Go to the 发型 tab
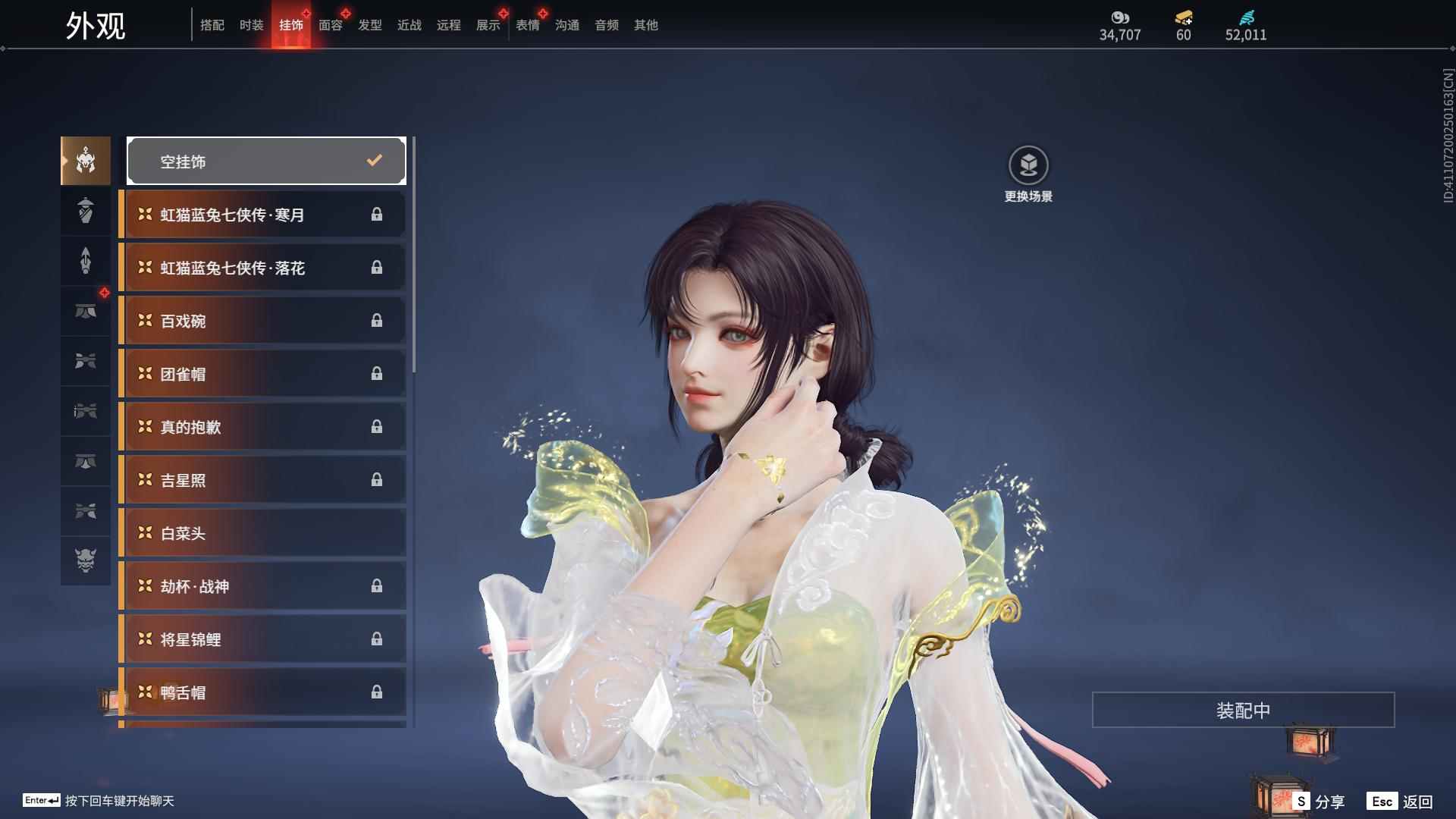Viewport: 1456px width, 819px height. click(369, 25)
